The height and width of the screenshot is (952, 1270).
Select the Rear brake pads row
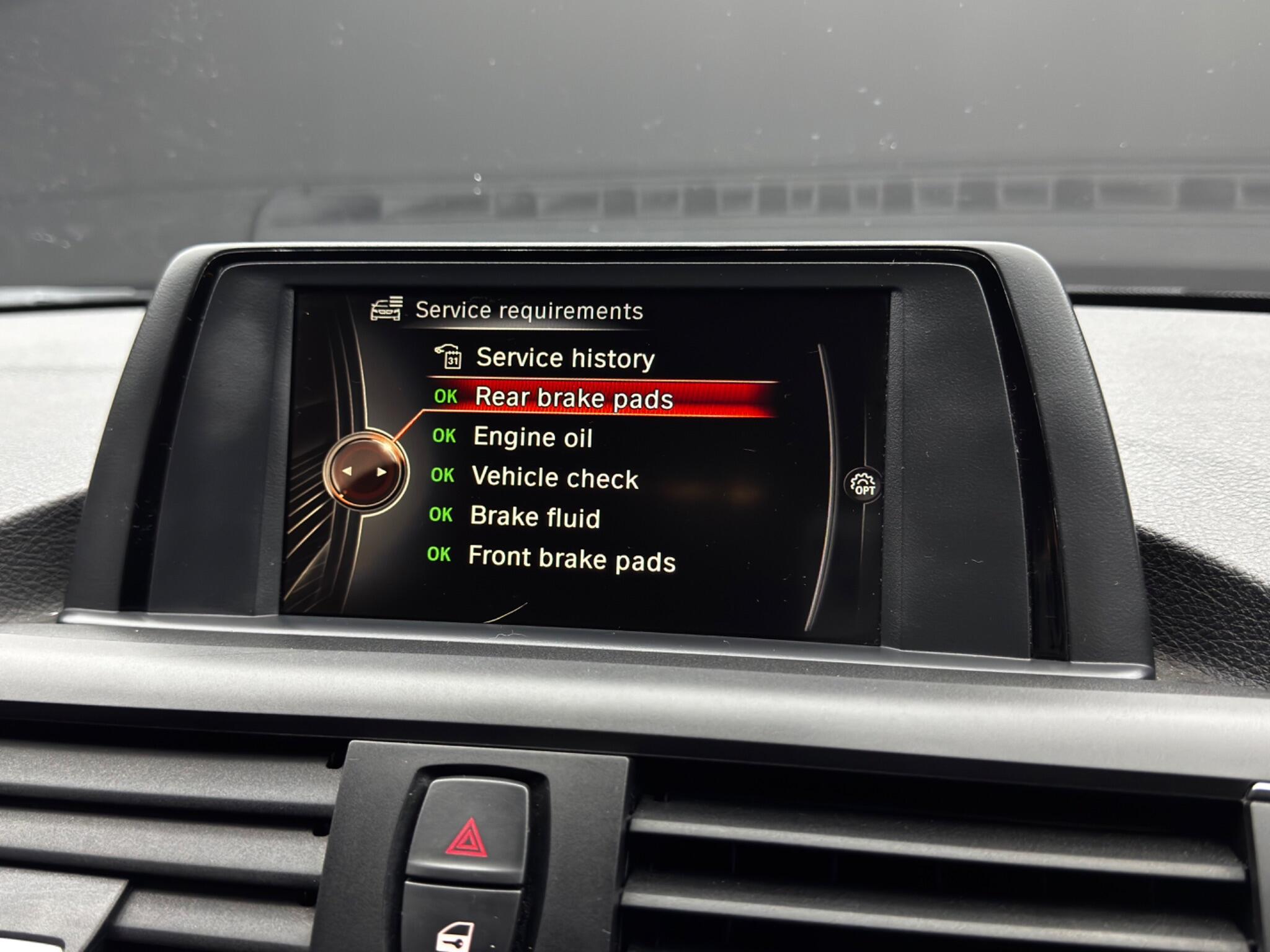coord(573,398)
